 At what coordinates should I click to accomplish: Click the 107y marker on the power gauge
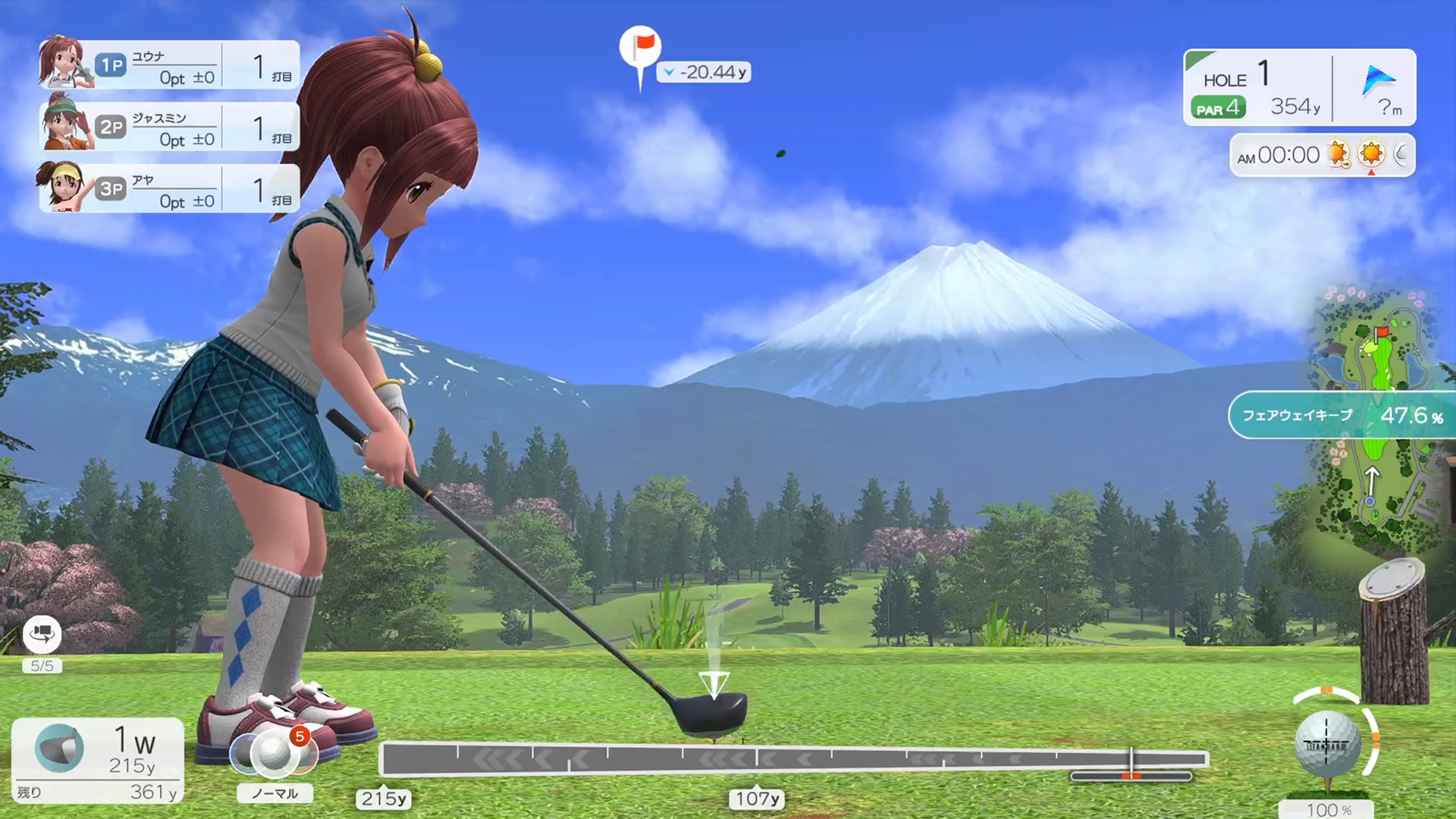click(755, 799)
